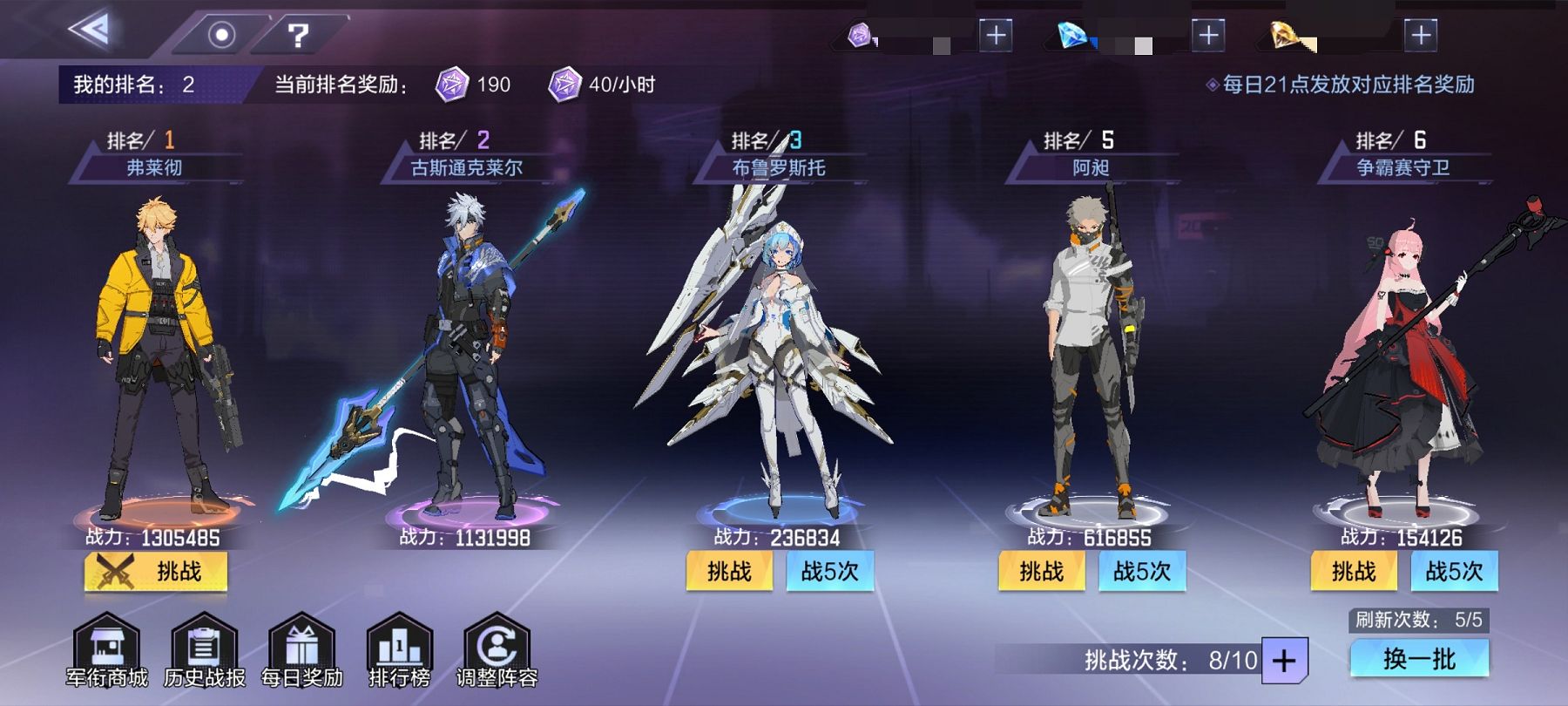Screen dimensions: 1568x706
Task: Challenge rank 5 player 阿昶
Action: pos(1042,572)
